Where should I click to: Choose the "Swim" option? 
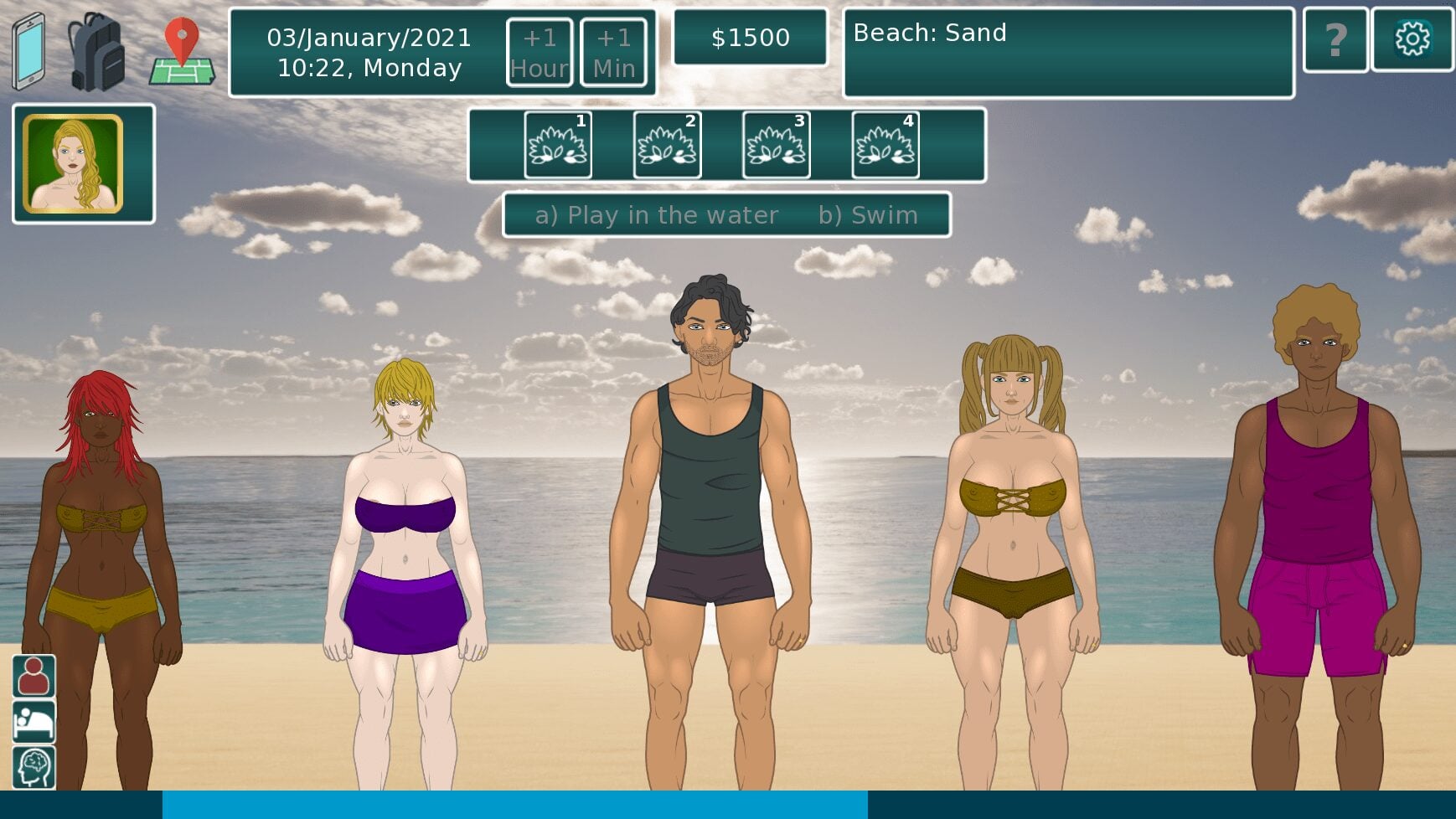(x=868, y=215)
